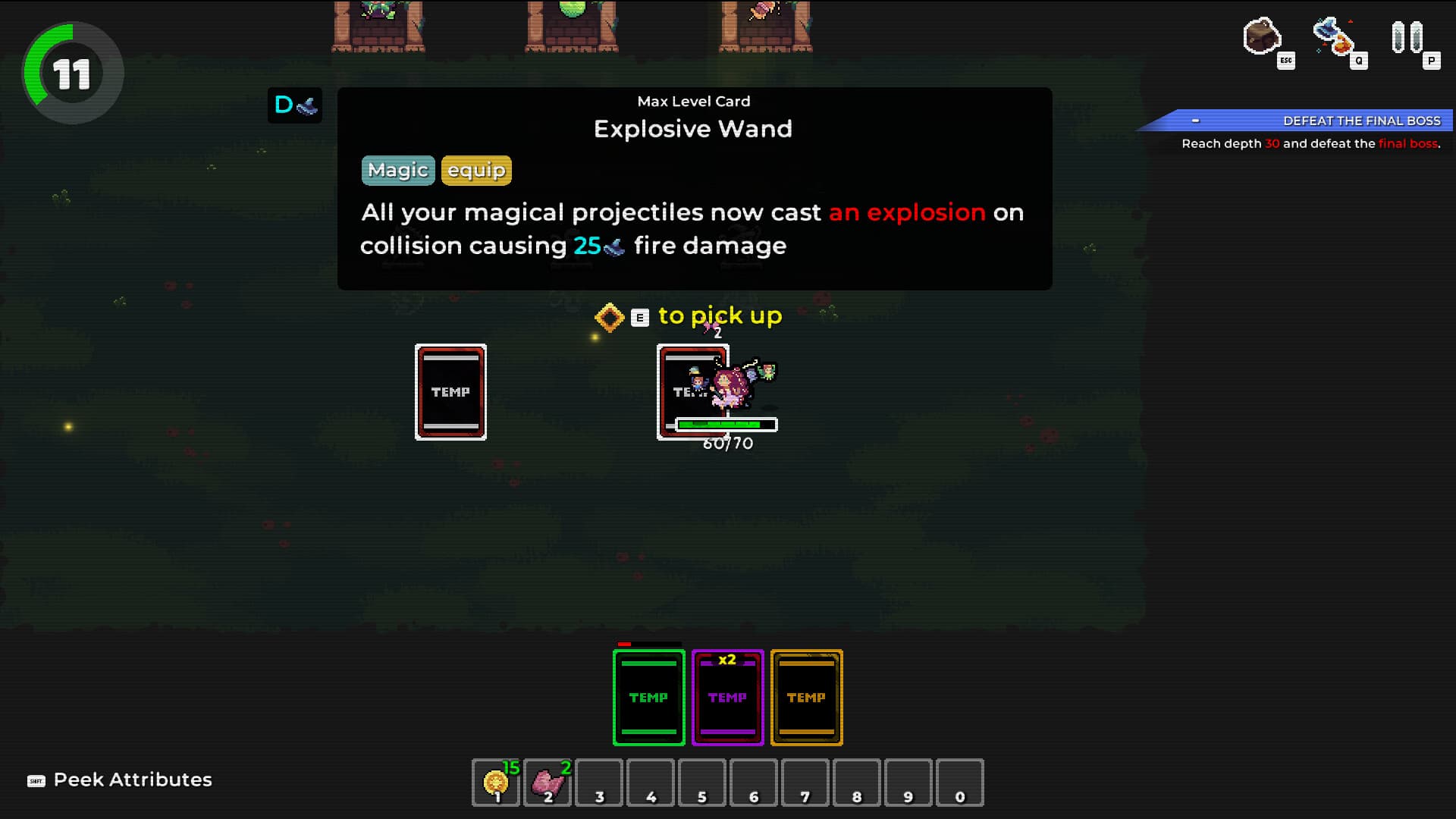Expand the x2 stacked purple TEMP card
This screenshot has height=819, width=1456.
click(x=726, y=697)
